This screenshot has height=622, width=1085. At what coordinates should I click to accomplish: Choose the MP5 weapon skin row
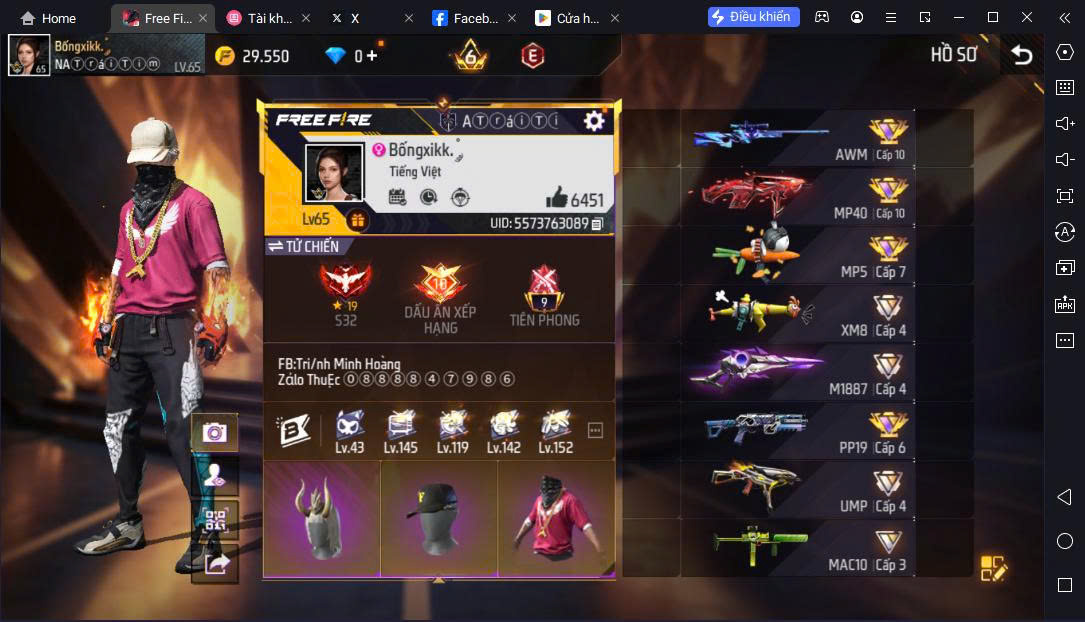(798, 255)
